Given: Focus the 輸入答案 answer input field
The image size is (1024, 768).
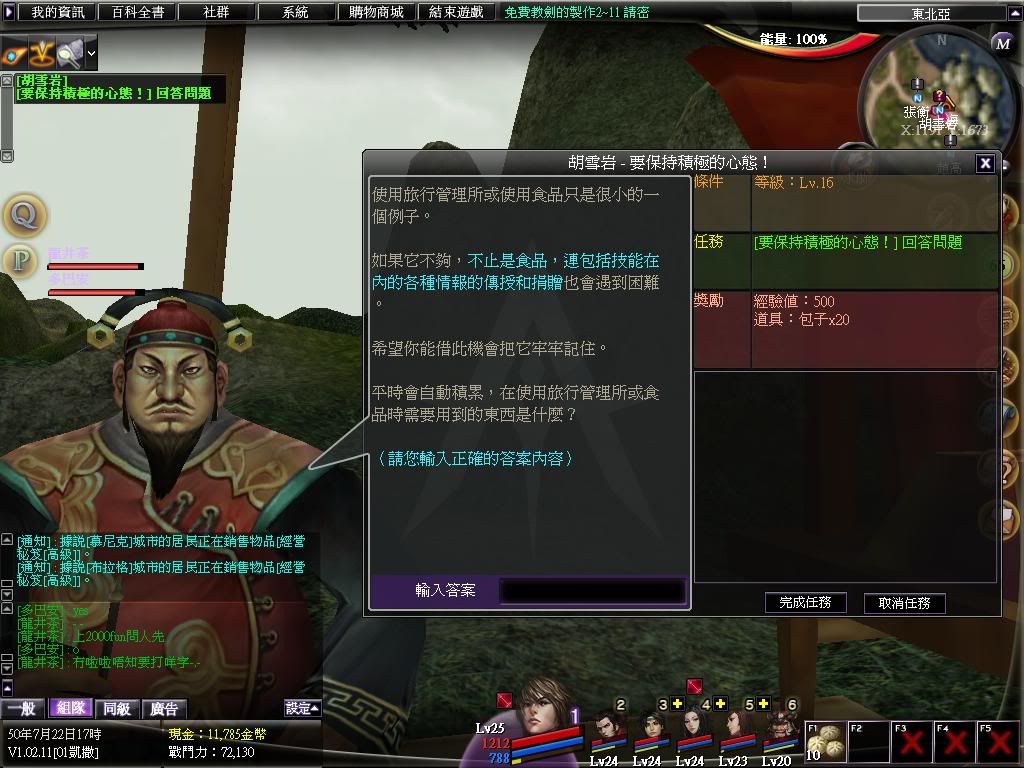Looking at the screenshot, I should tap(592, 590).
